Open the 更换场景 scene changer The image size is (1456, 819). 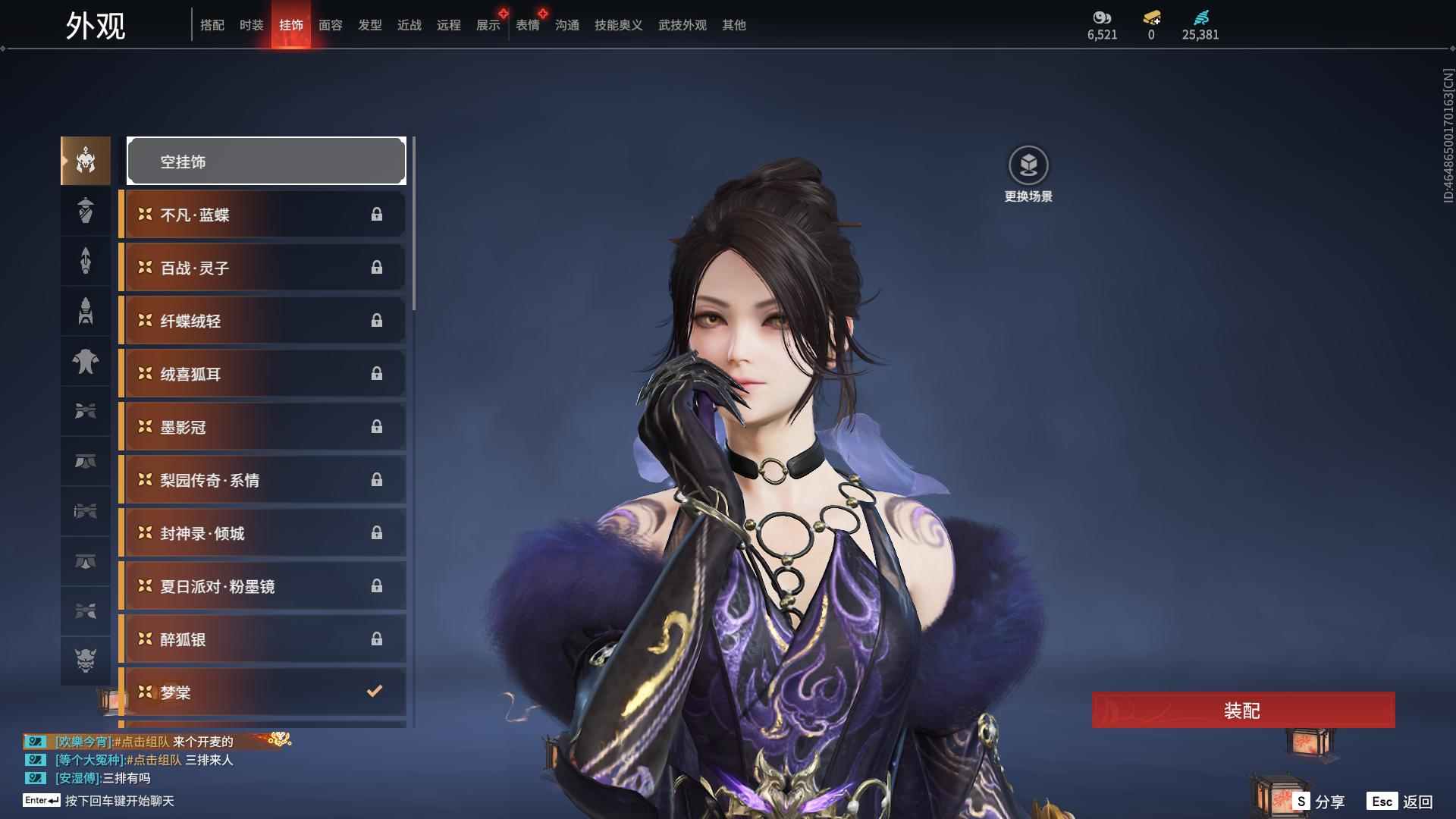tap(1028, 174)
